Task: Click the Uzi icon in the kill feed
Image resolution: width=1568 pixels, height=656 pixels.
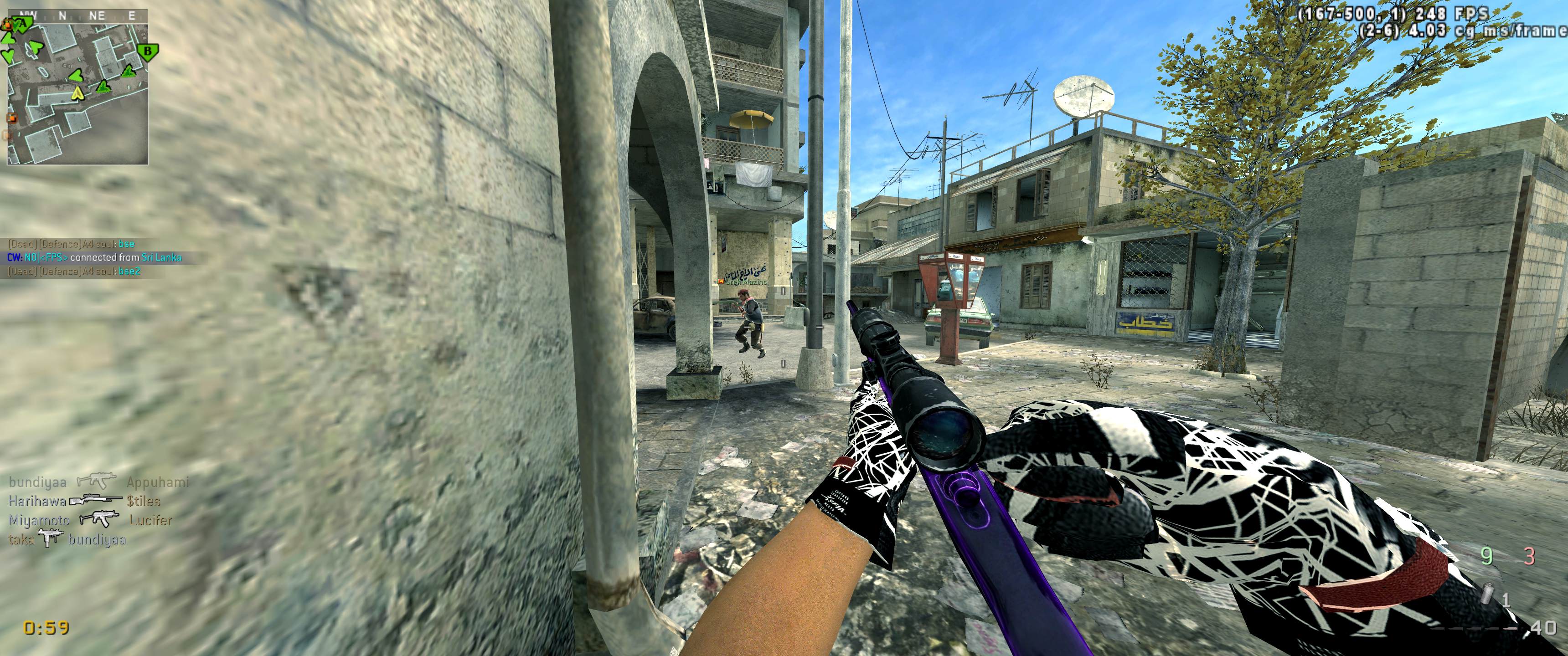Action: 51,538
